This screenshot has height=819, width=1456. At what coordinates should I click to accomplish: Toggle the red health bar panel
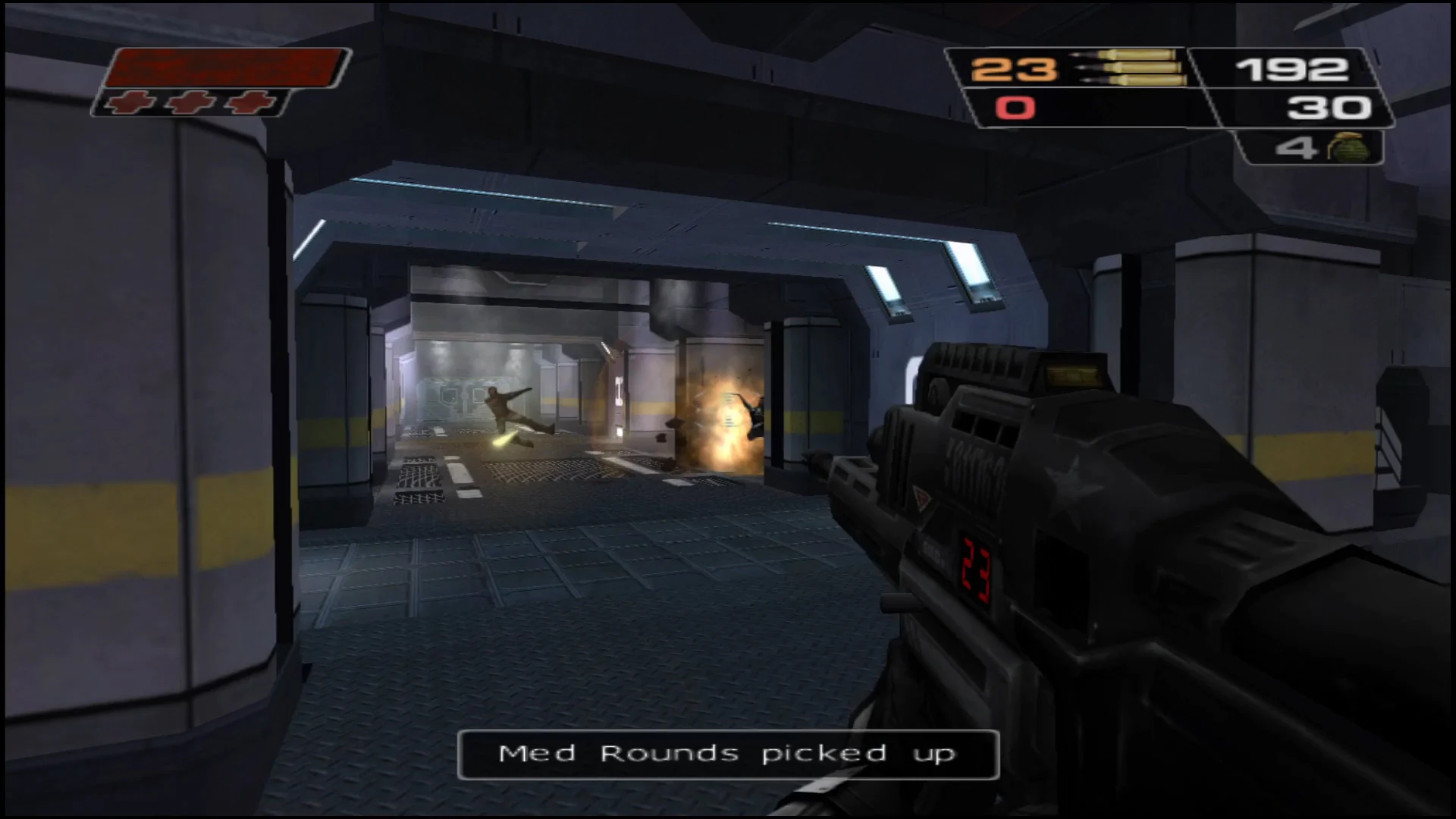pyautogui.click(x=224, y=67)
